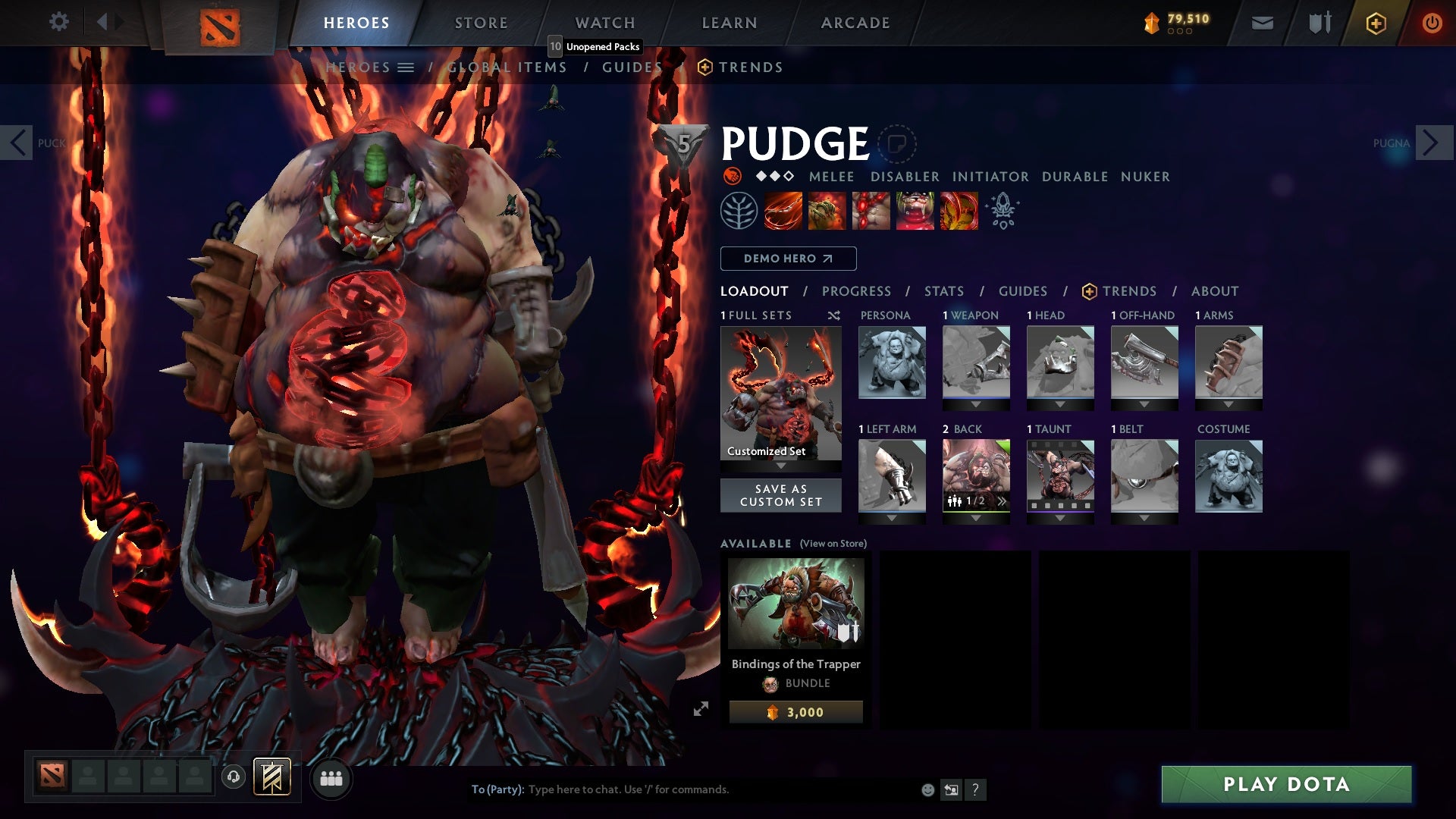Click the DEMO HERO button
Viewport: 1456px width, 819px height.
pos(787,259)
